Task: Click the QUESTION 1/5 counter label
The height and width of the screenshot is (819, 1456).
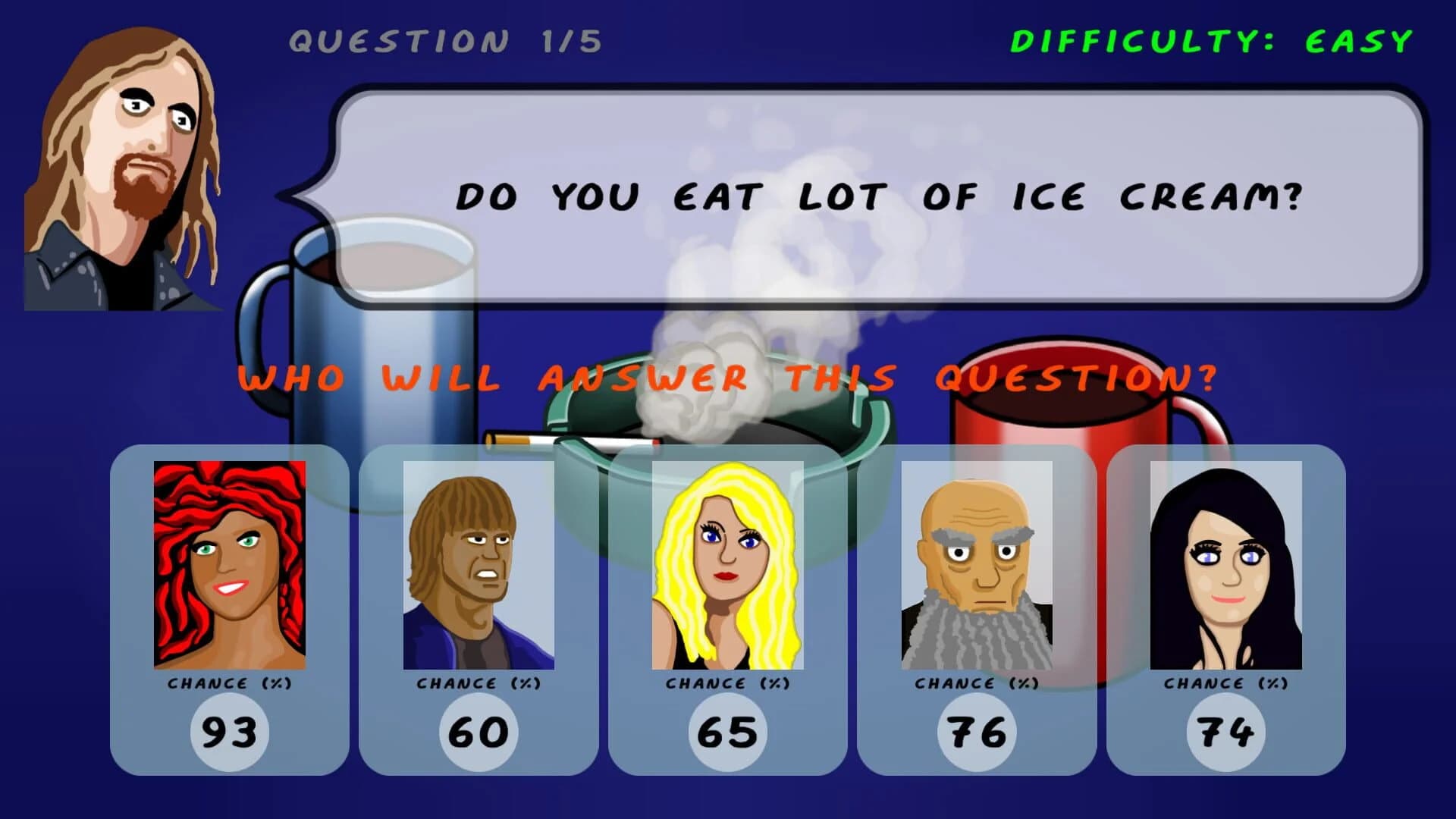Action: pyautogui.click(x=444, y=40)
